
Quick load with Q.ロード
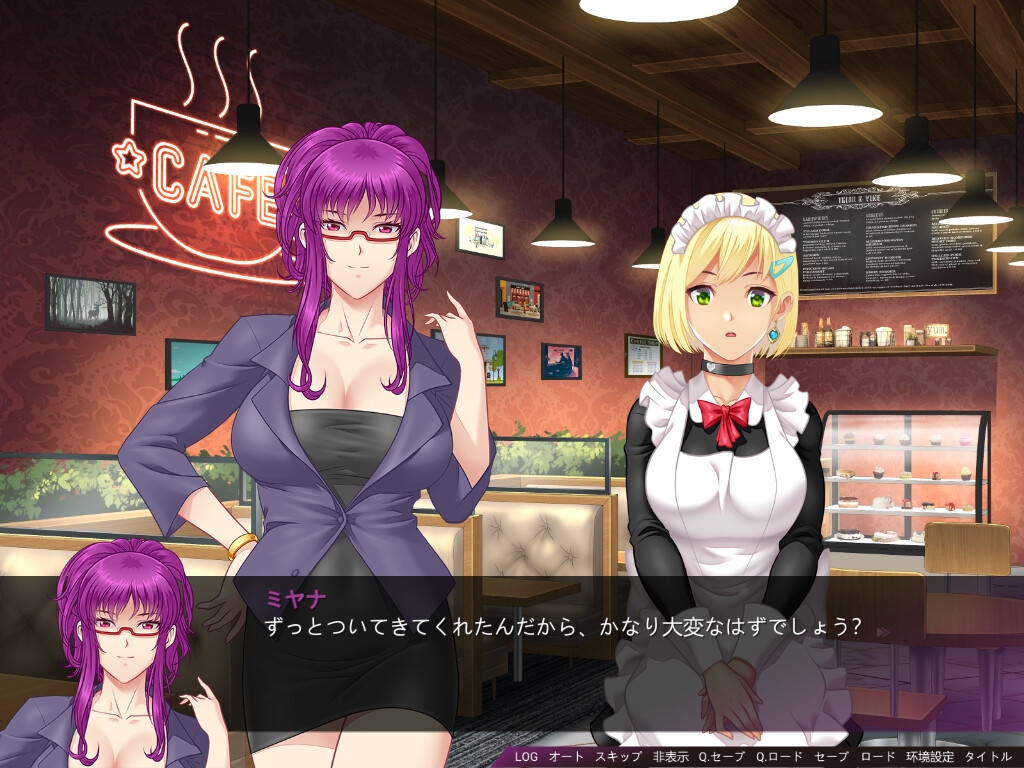(x=779, y=757)
